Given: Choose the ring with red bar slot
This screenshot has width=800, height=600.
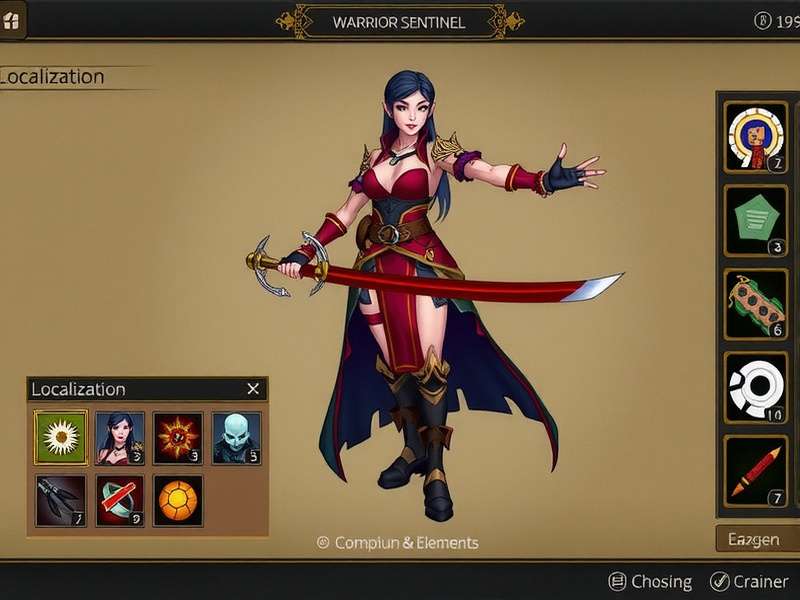Looking at the screenshot, I should [x=119, y=500].
